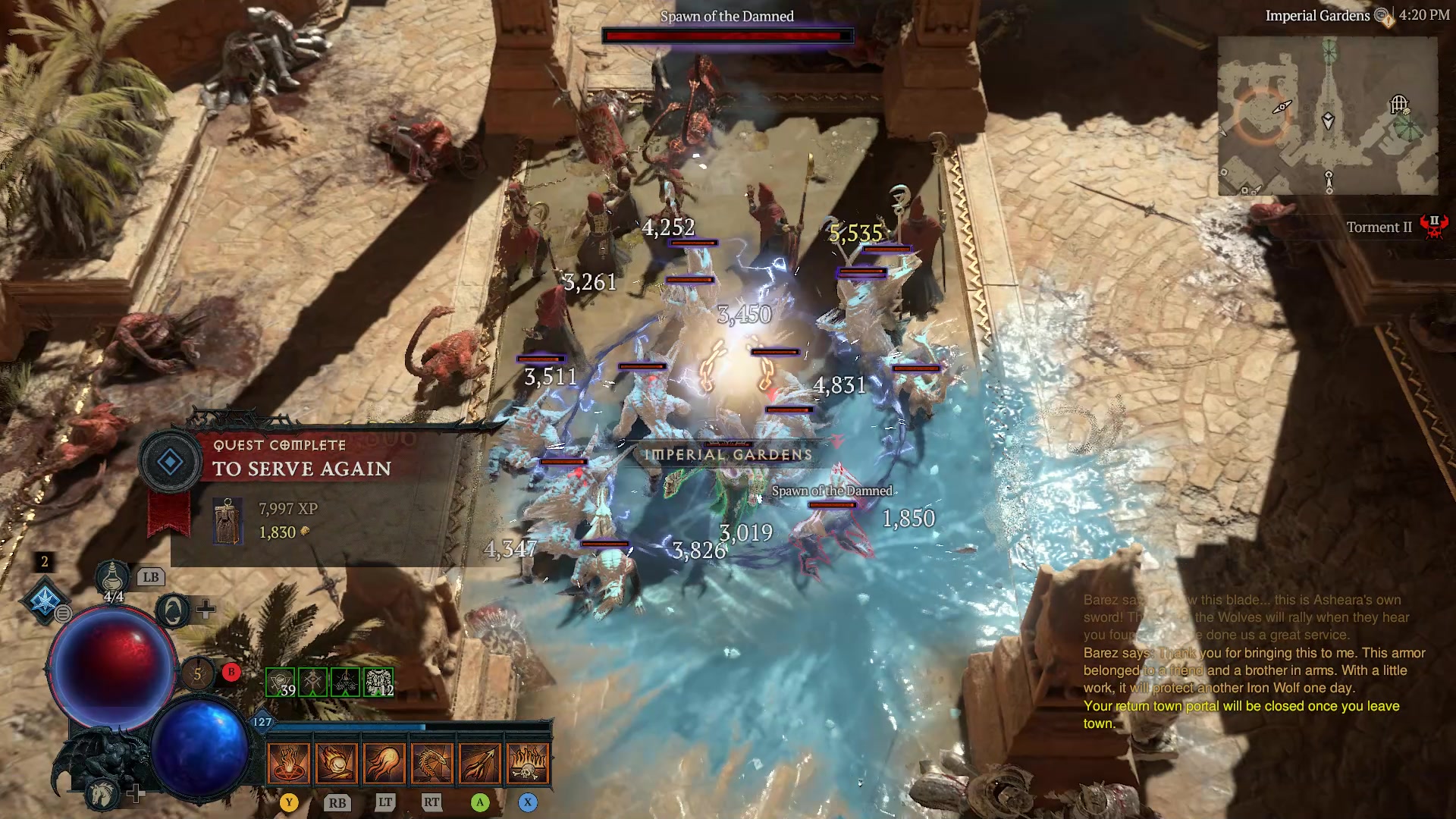
Task: Click the armor buff icon showing 12 stacks
Action: point(377,681)
